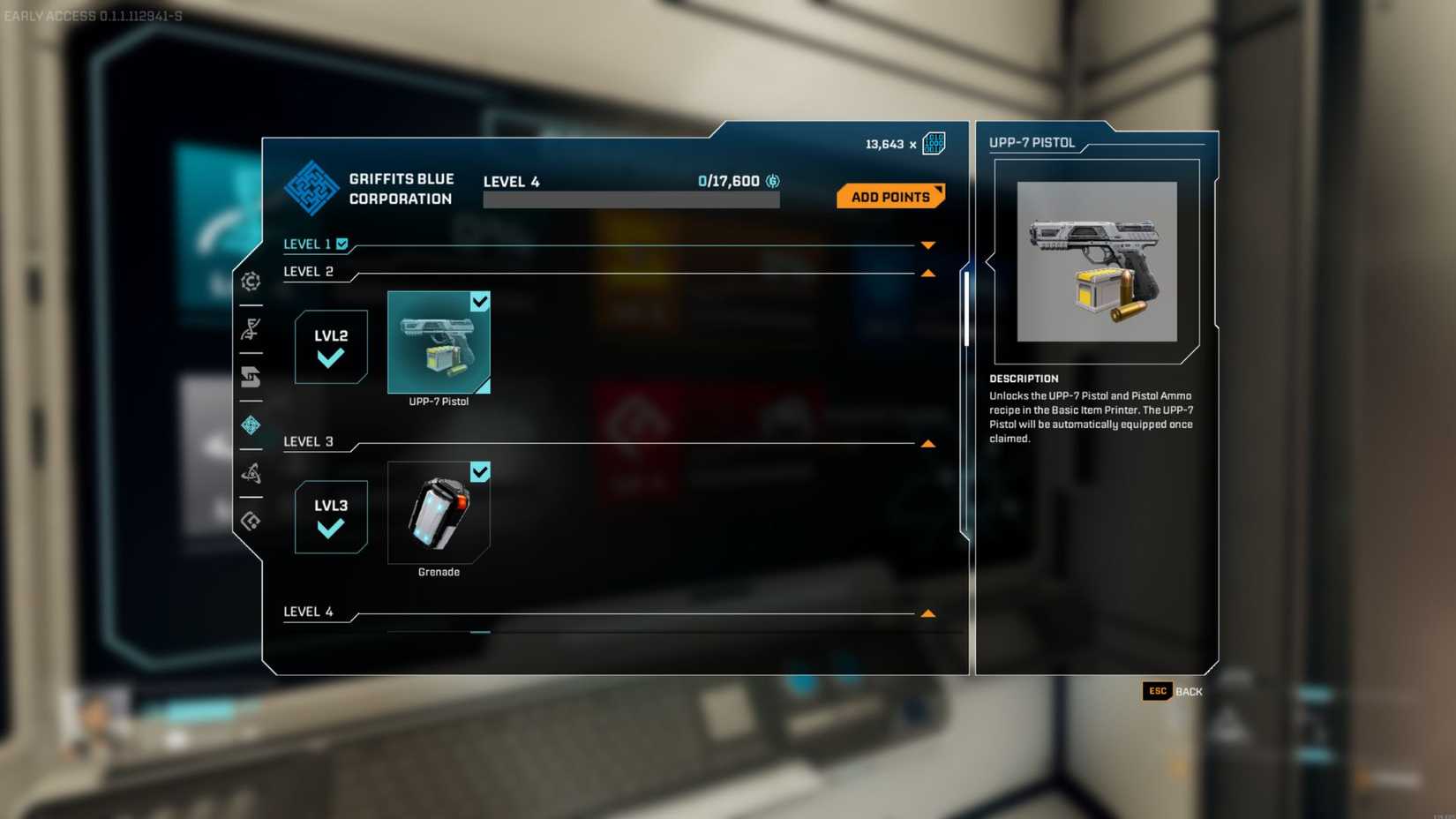The width and height of the screenshot is (1456, 819).
Task: Click the angular S sidebar icon
Action: click(x=251, y=378)
